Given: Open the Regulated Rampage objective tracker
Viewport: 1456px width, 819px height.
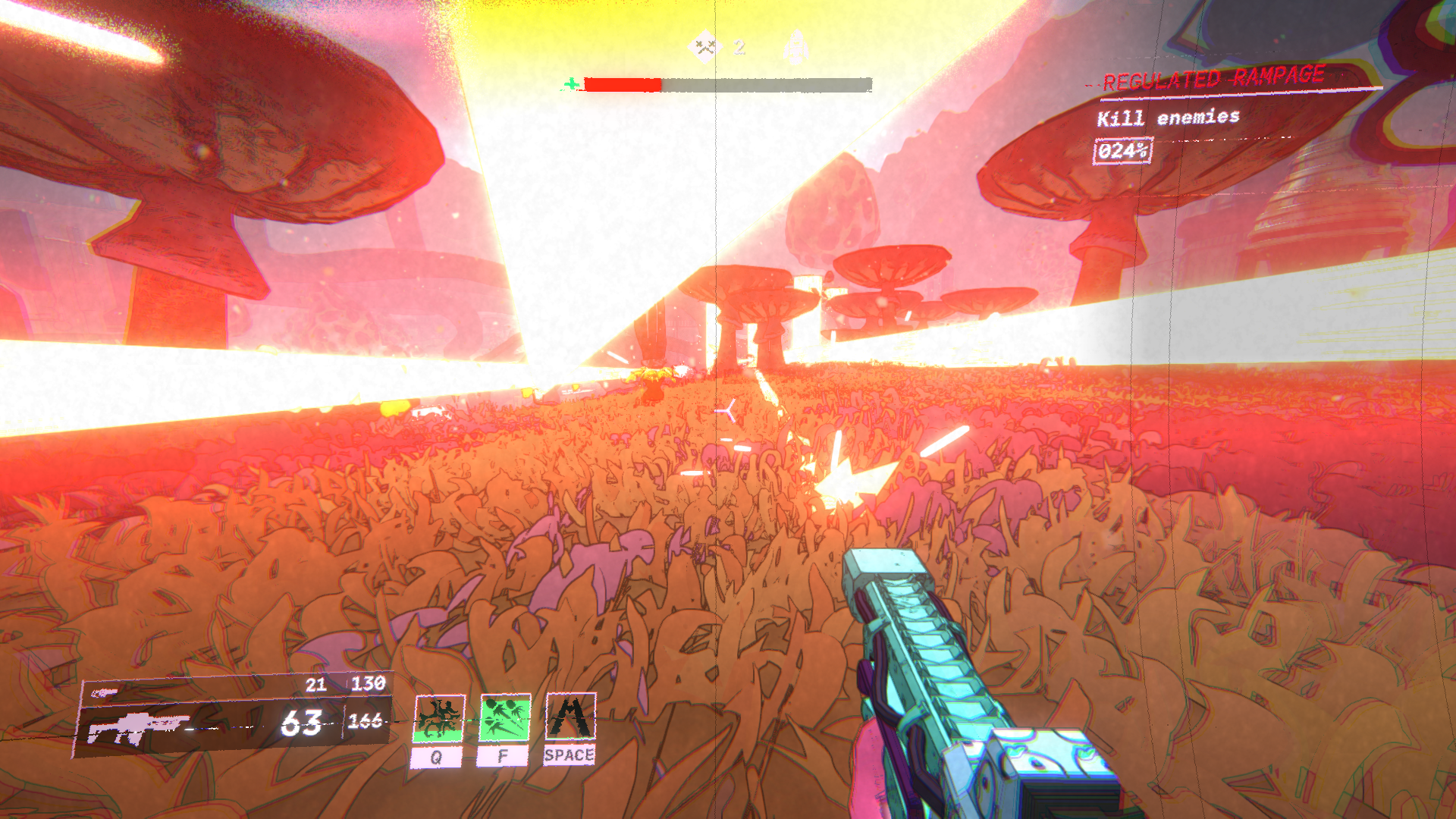Looking at the screenshot, I should click(x=1213, y=79).
